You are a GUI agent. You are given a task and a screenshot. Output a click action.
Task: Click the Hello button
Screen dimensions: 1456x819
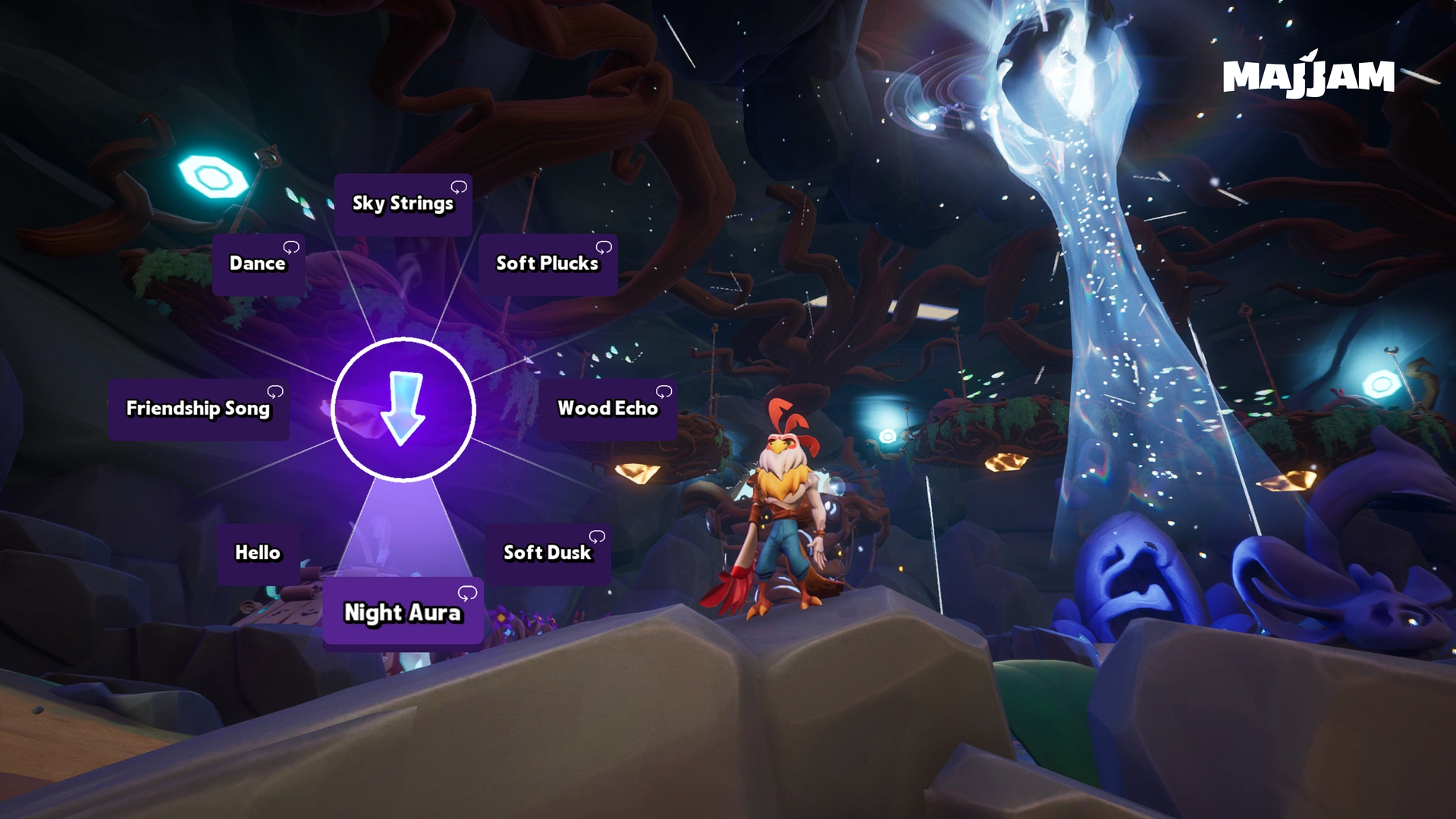pos(257,553)
